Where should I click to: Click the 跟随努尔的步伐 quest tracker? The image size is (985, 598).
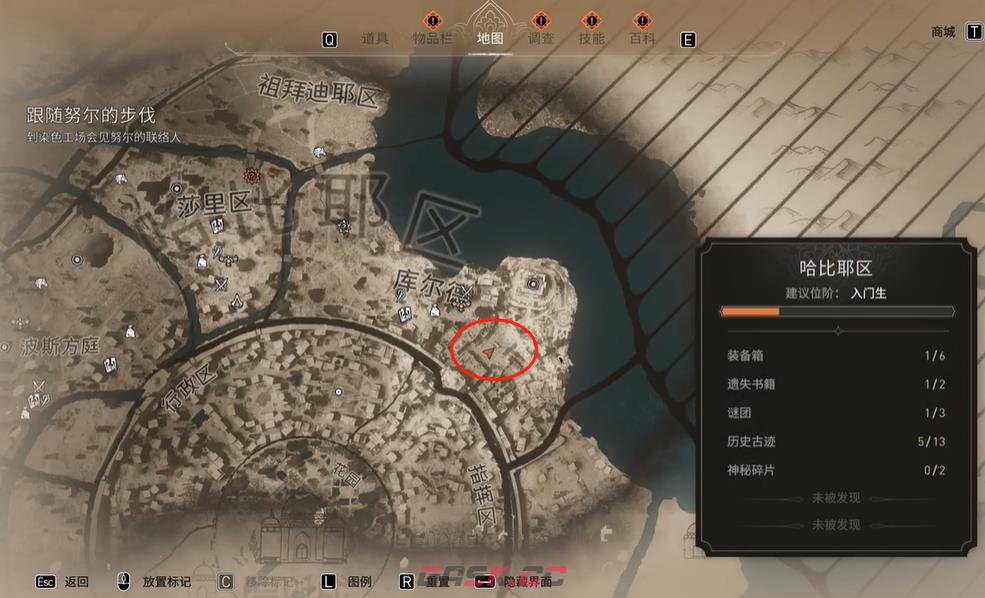pos(91,116)
